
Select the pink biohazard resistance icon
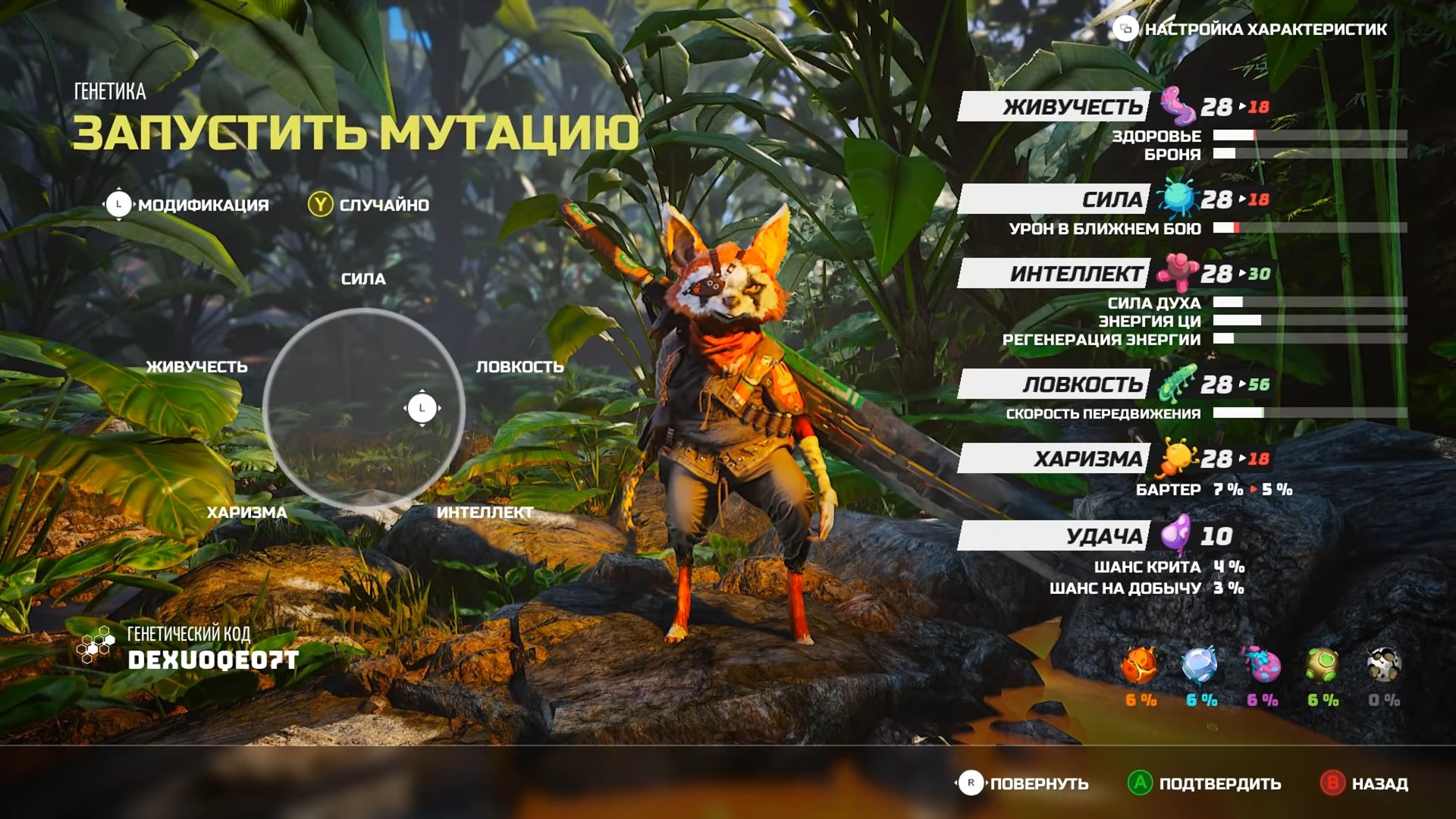(x=1261, y=666)
